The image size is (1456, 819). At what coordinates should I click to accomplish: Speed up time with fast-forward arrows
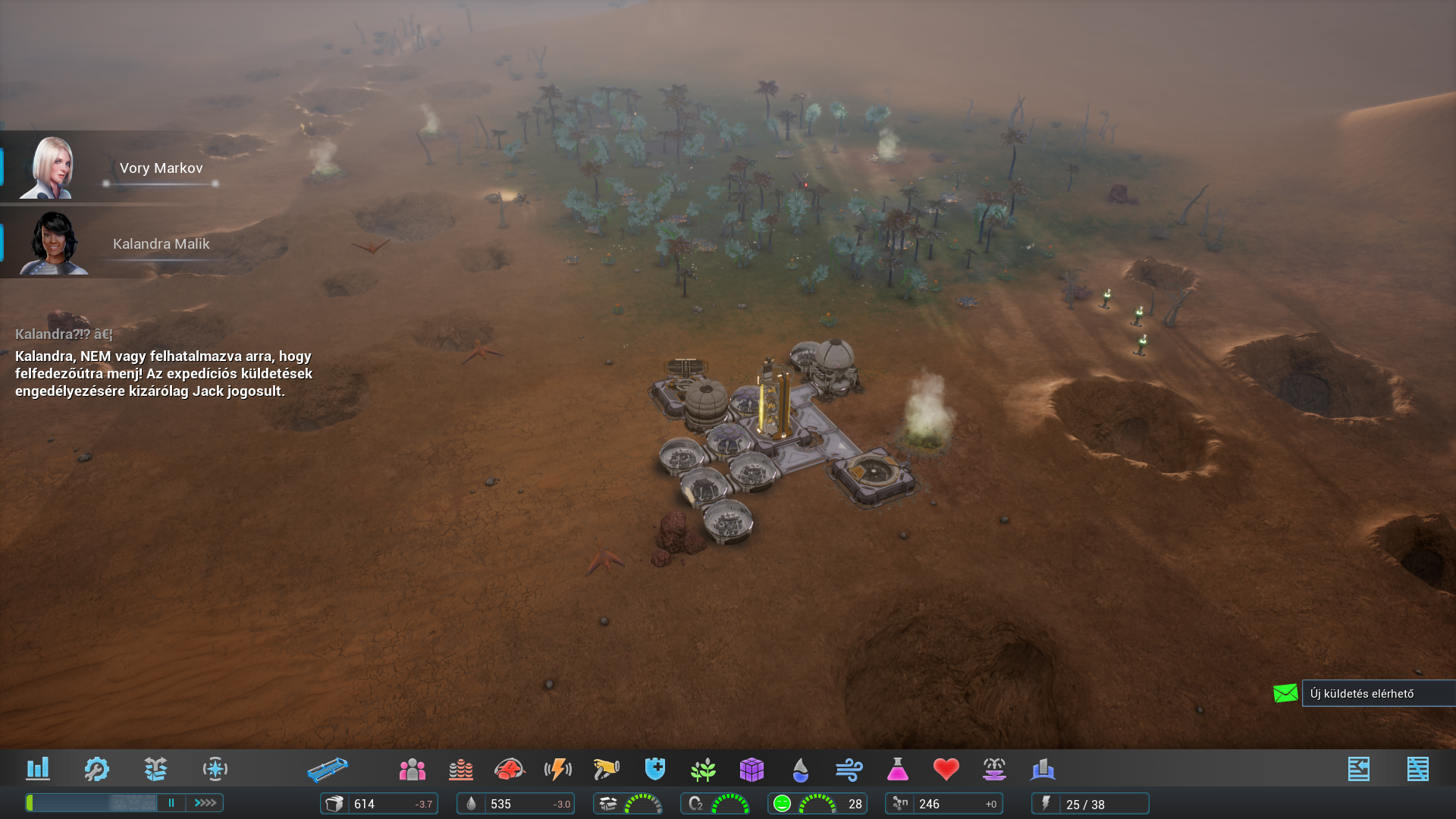(206, 802)
